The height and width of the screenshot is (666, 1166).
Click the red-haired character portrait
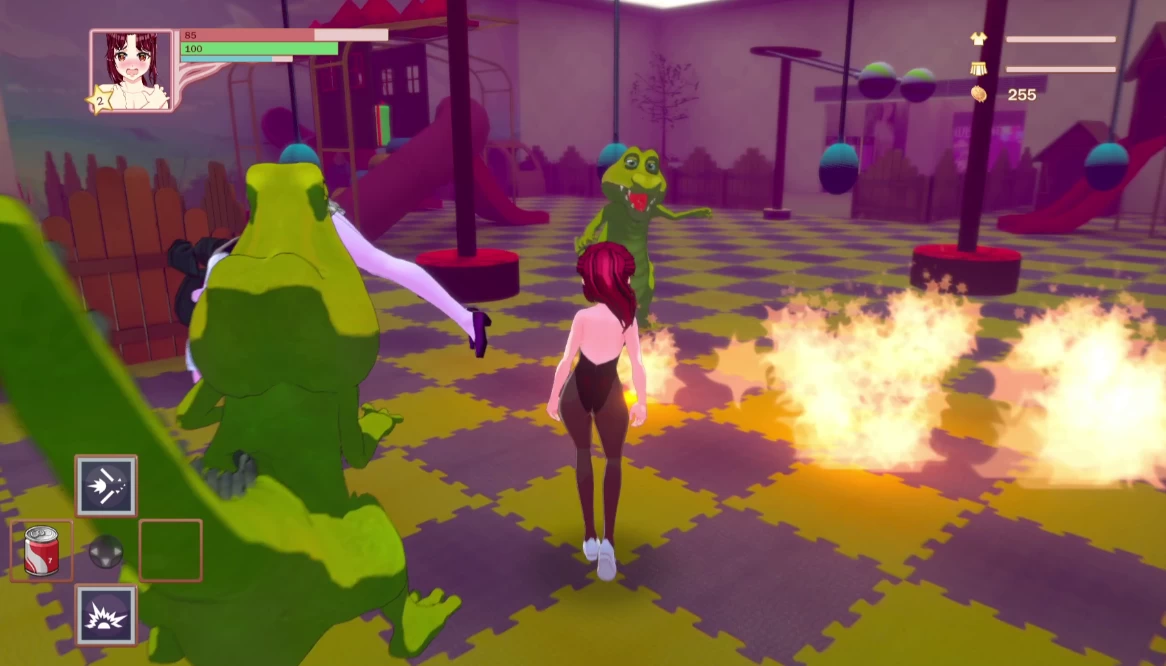[x=132, y=69]
